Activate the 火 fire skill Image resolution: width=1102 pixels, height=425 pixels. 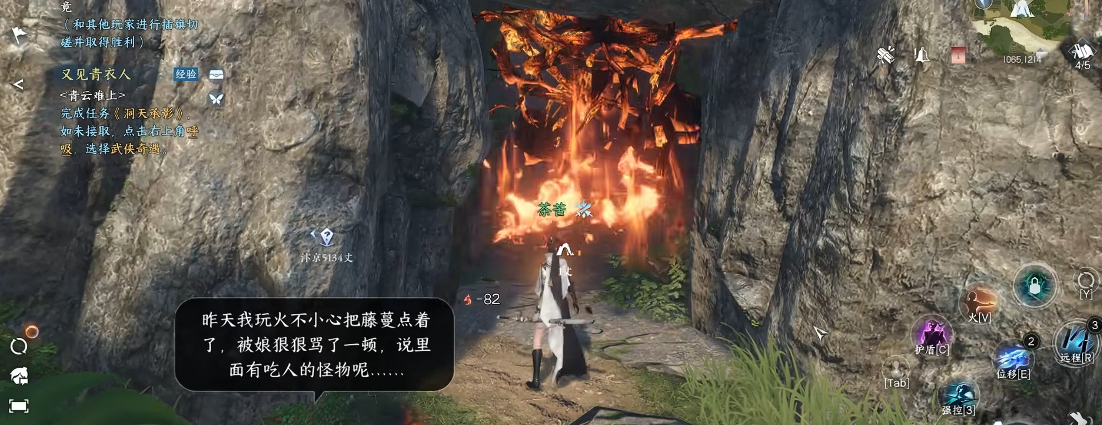[x=977, y=300]
